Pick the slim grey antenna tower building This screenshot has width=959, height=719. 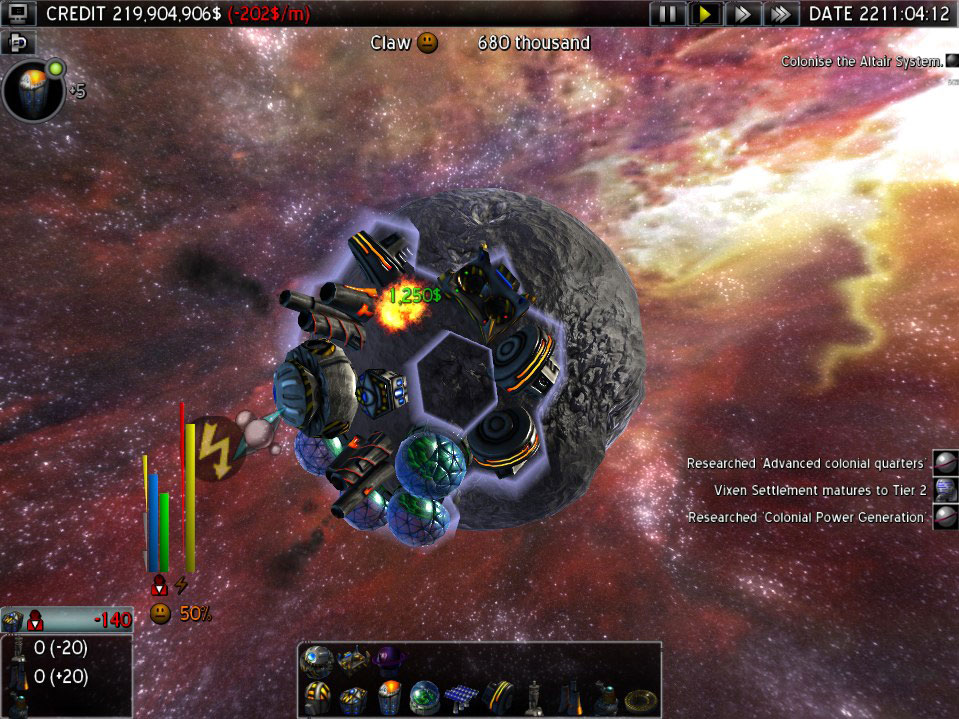[534, 695]
